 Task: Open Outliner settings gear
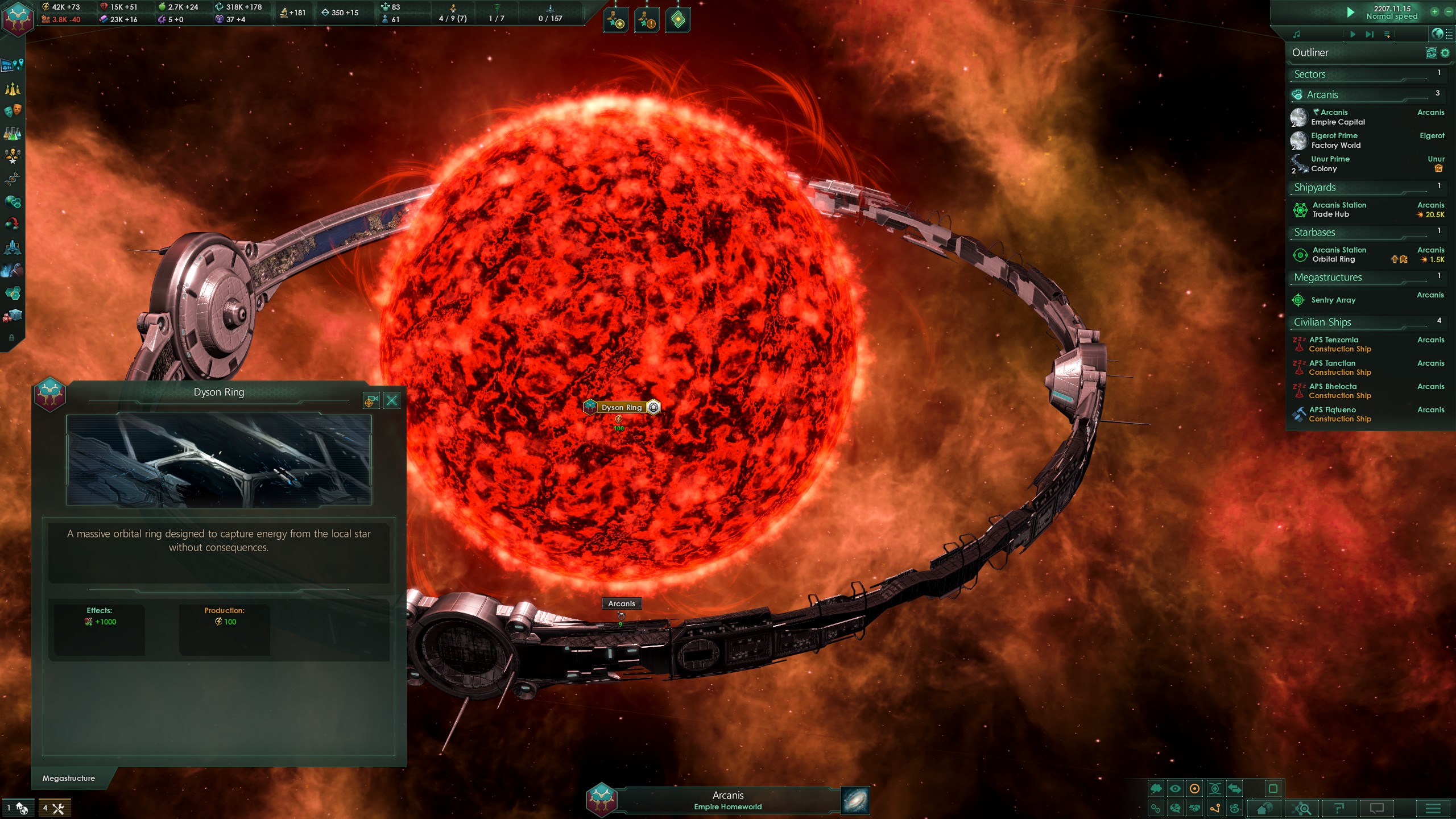[1445, 53]
